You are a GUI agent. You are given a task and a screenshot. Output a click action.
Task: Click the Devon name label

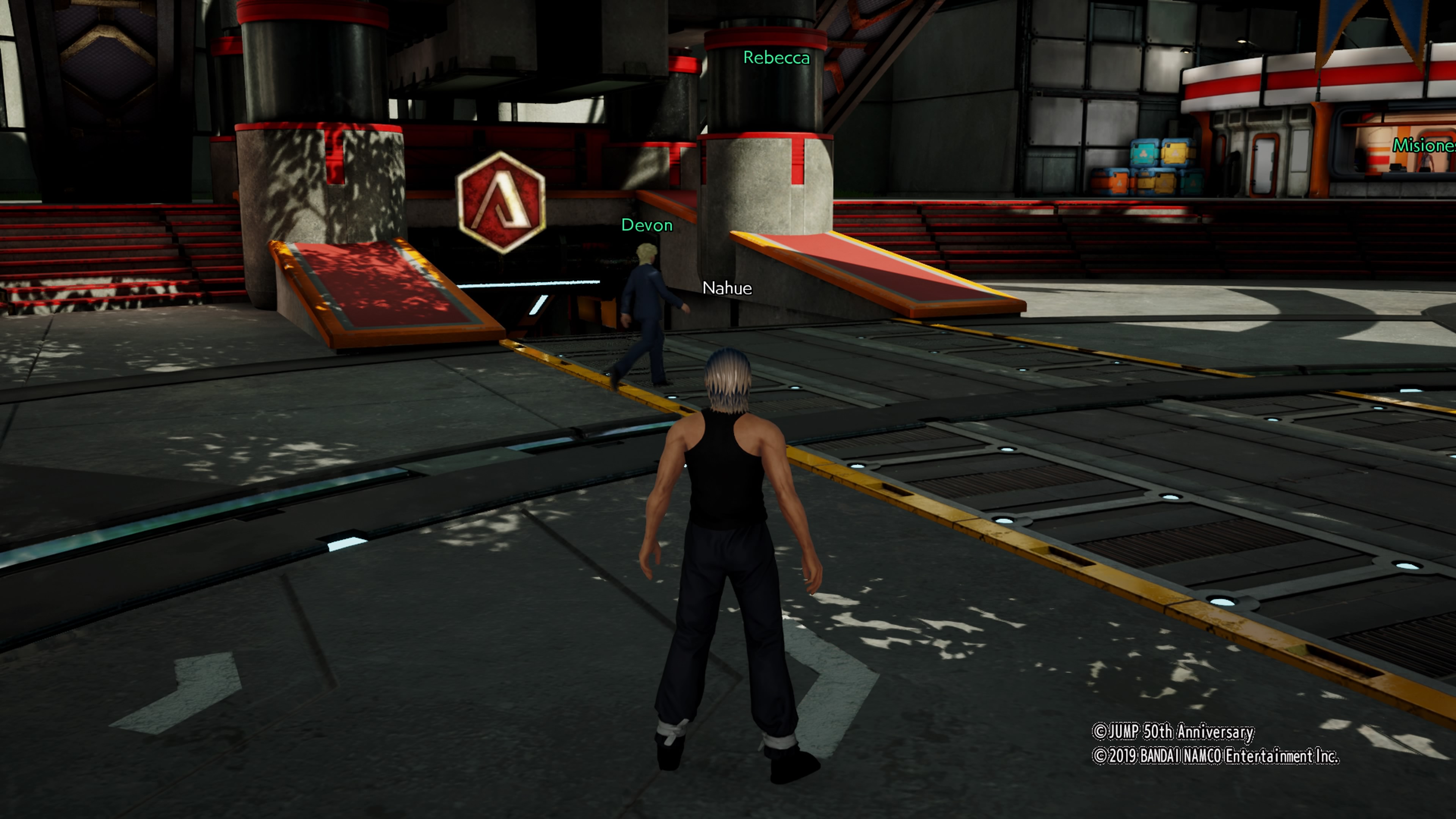click(646, 226)
